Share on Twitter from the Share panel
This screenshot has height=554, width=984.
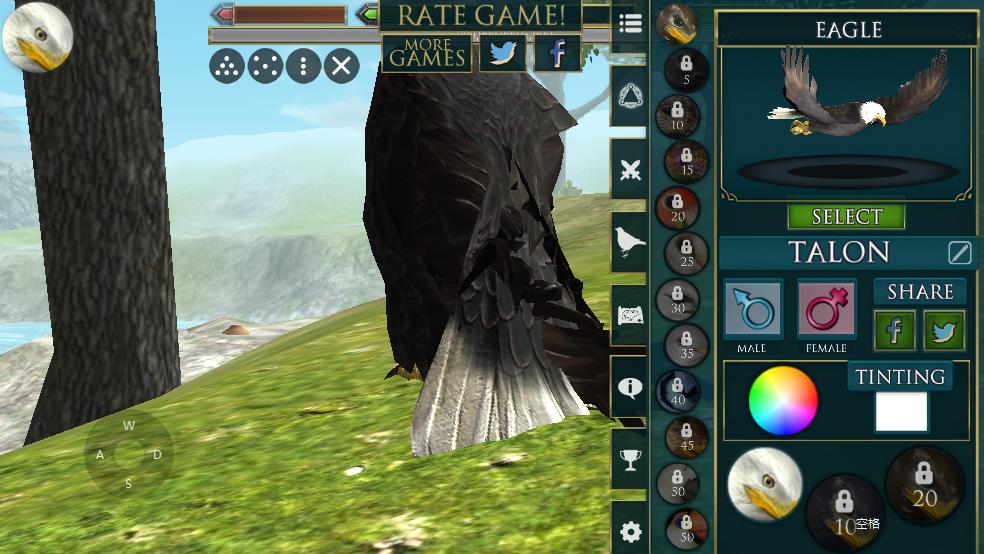point(944,331)
